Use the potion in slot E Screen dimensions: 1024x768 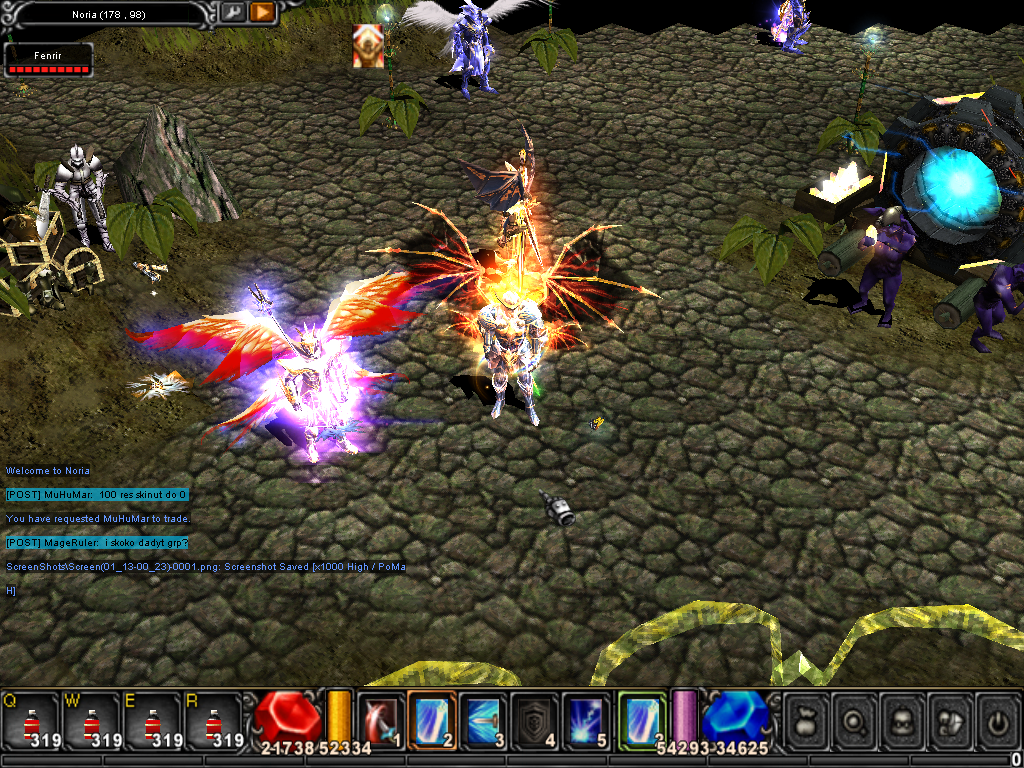pyautogui.click(x=152, y=720)
